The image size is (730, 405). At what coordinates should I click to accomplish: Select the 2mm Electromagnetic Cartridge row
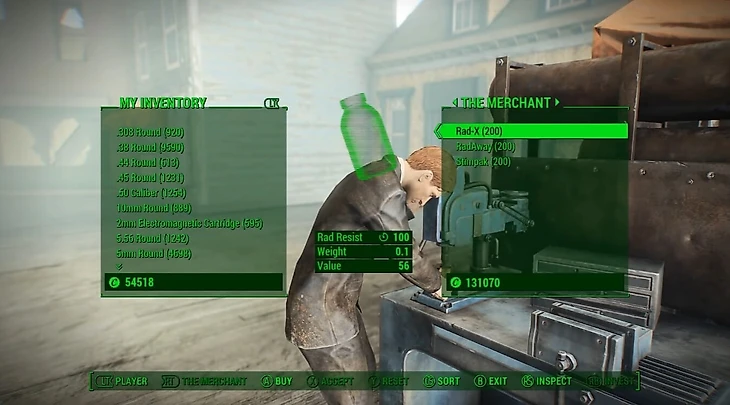coord(189,223)
